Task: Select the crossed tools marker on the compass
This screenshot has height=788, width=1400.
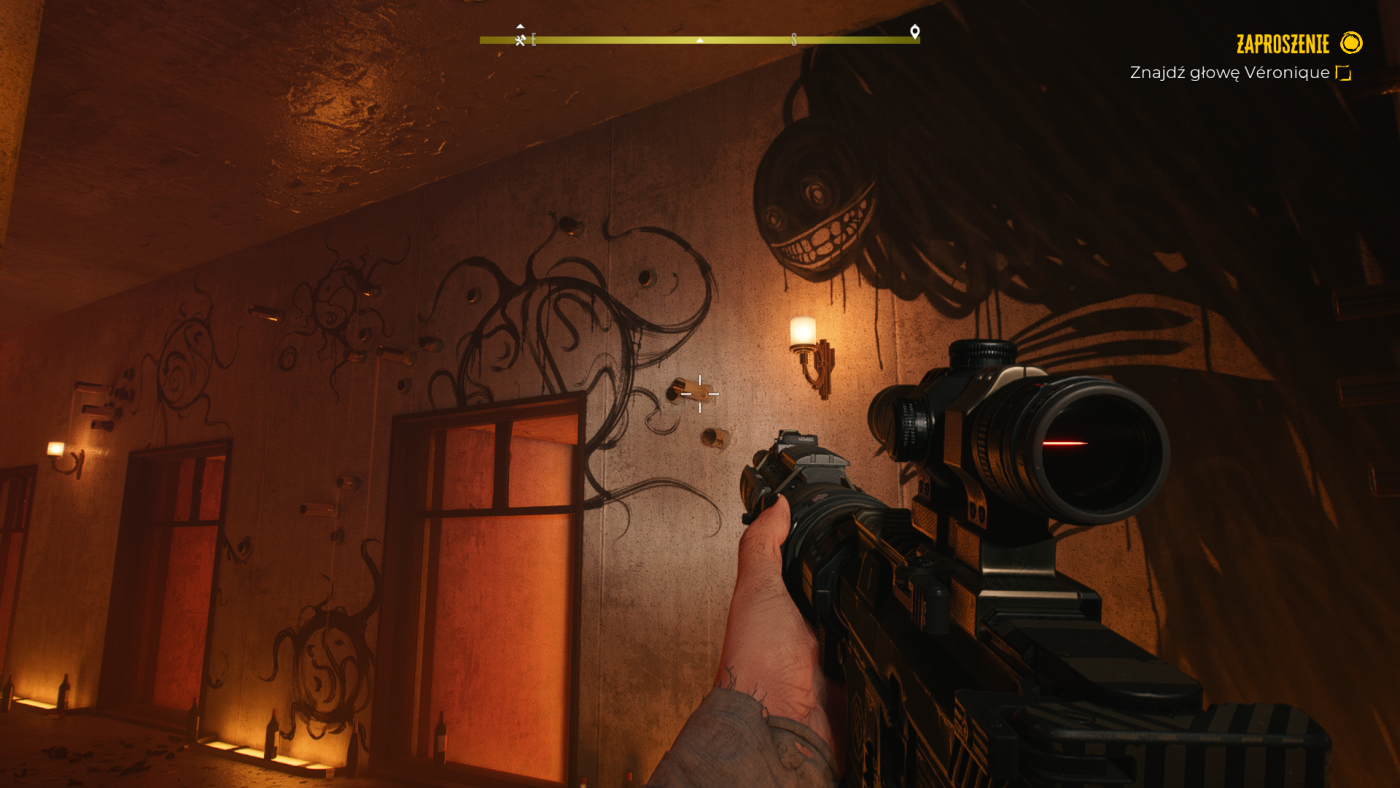Action: pyautogui.click(x=520, y=40)
